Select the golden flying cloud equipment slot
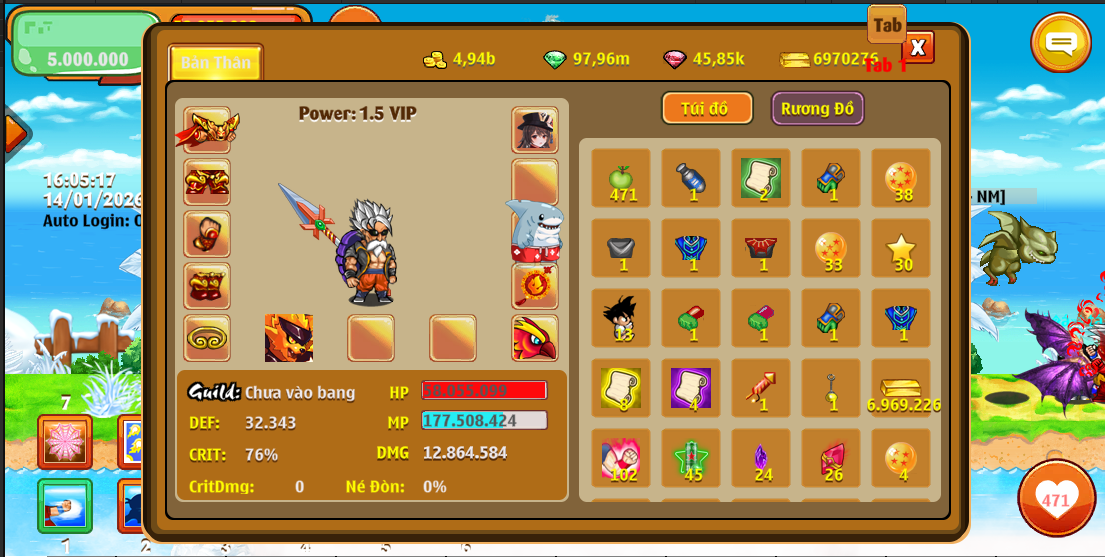Viewport: 1105px width, 557px height. click(x=207, y=338)
